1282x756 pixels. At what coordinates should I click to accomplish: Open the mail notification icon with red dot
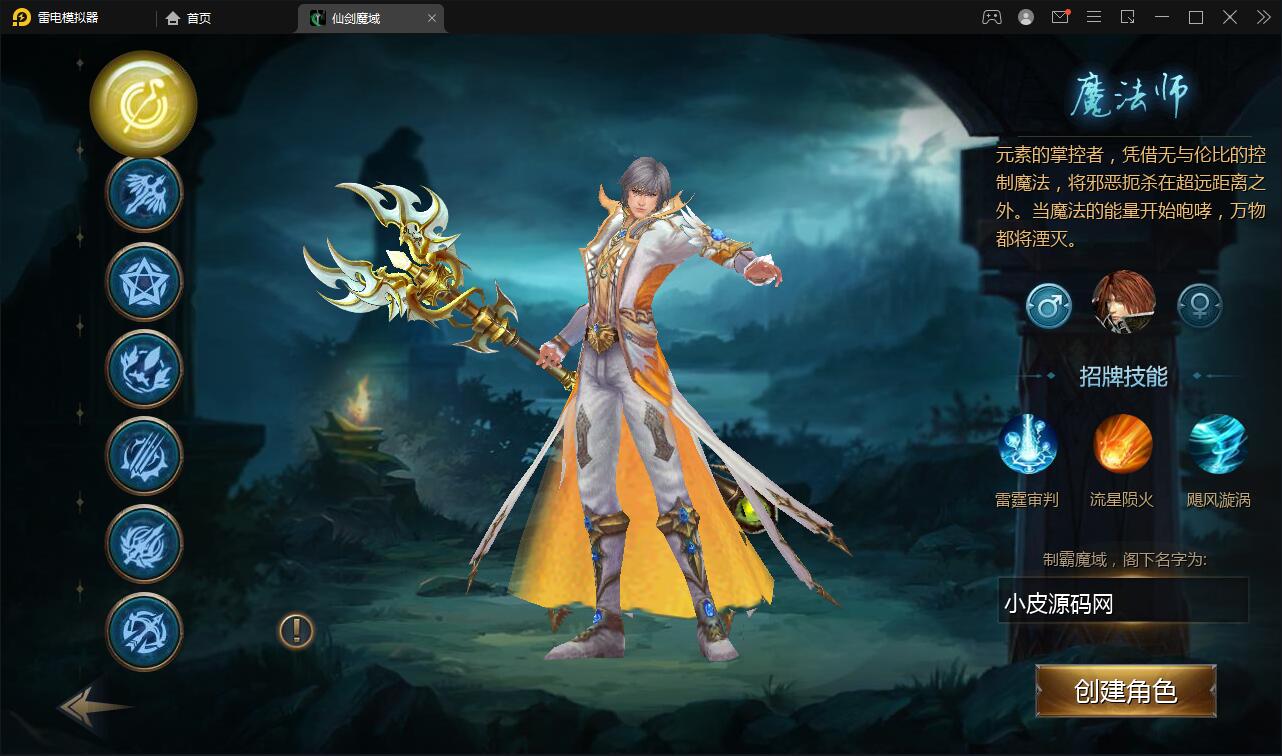click(1060, 17)
